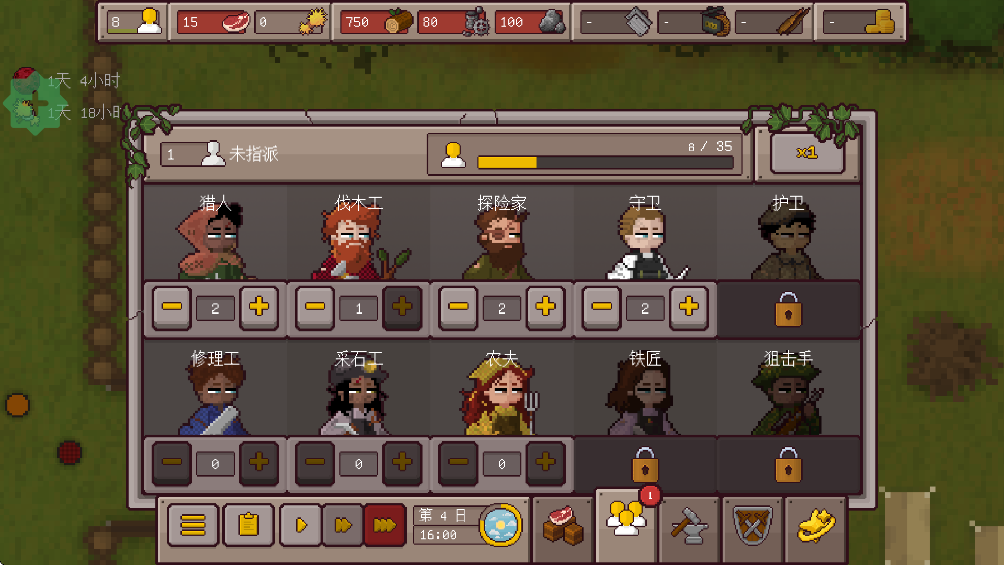The width and height of the screenshot is (1004, 565).
Task: Select triple fast-forward speed
Action: point(384,524)
